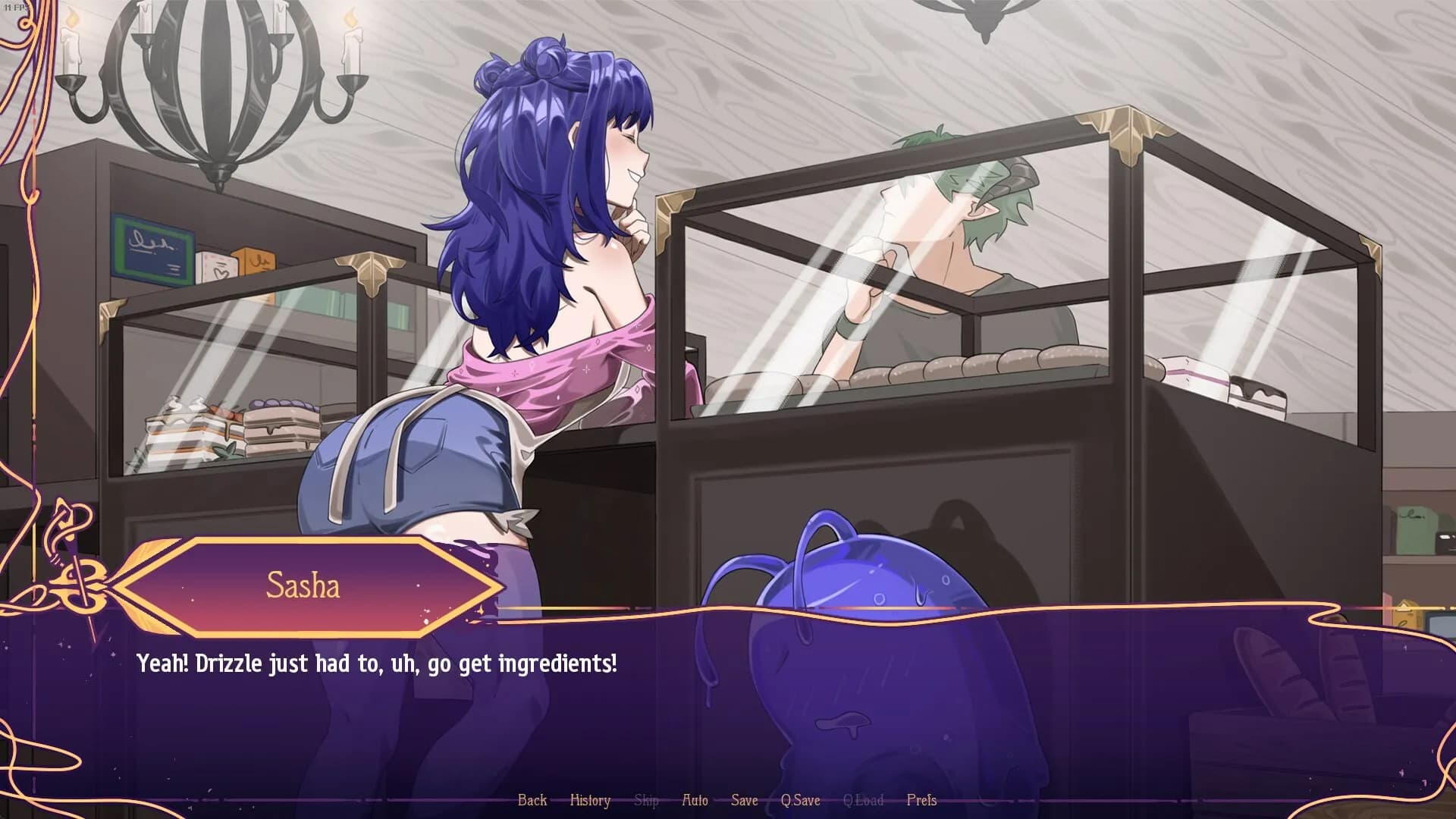The width and height of the screenshot is (1456, 819).
Task: Open the Prefs settings menu
Action: [922, 800]
